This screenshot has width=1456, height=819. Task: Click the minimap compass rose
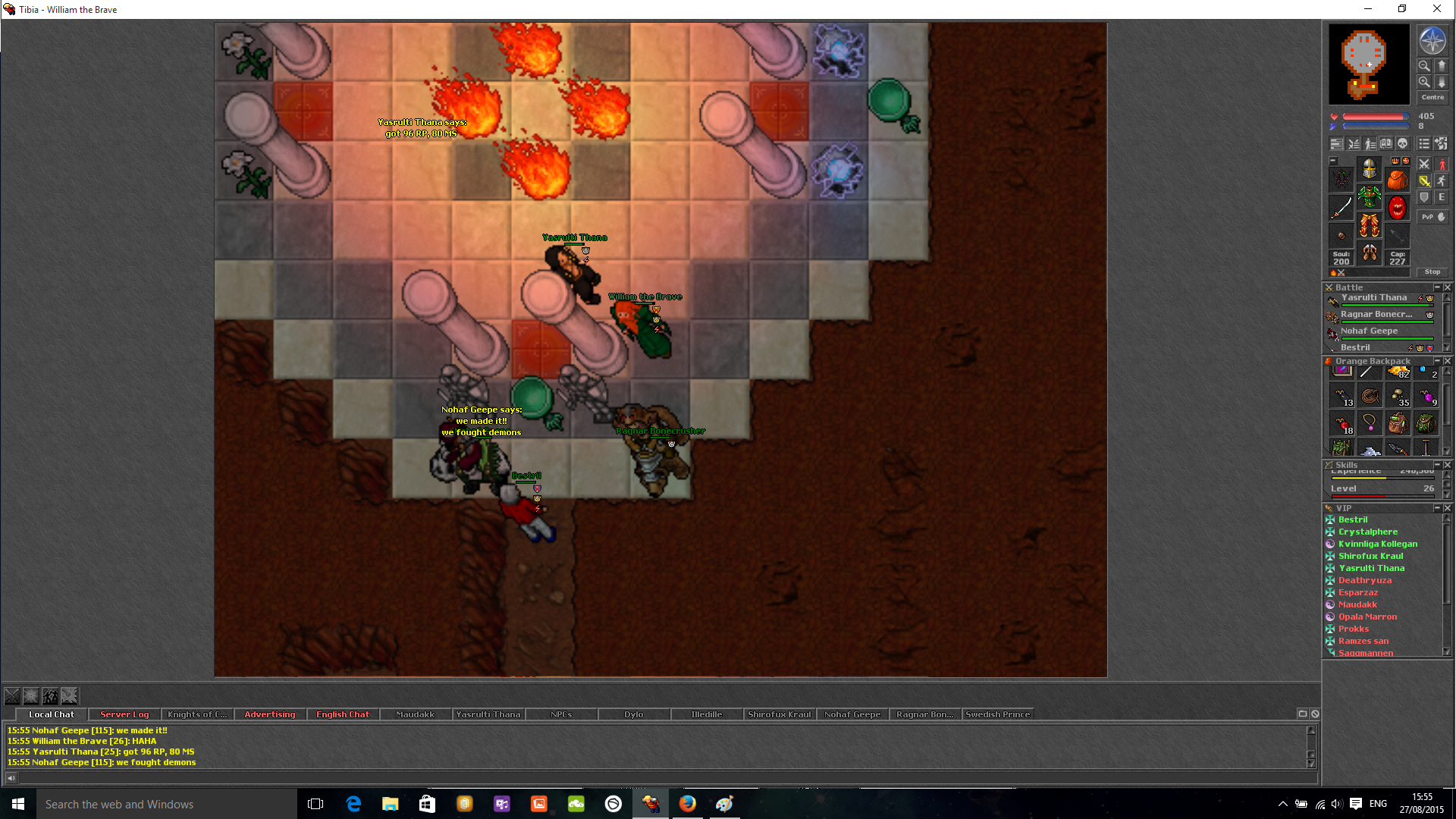1432,41
